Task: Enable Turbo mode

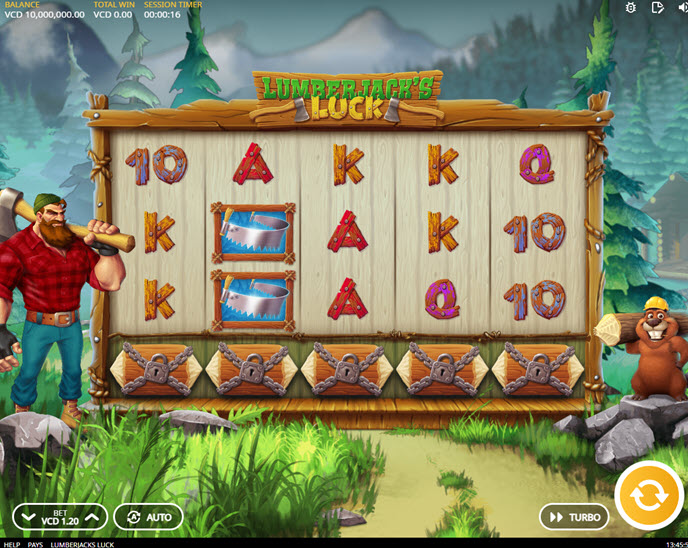Action: point(574,517)
